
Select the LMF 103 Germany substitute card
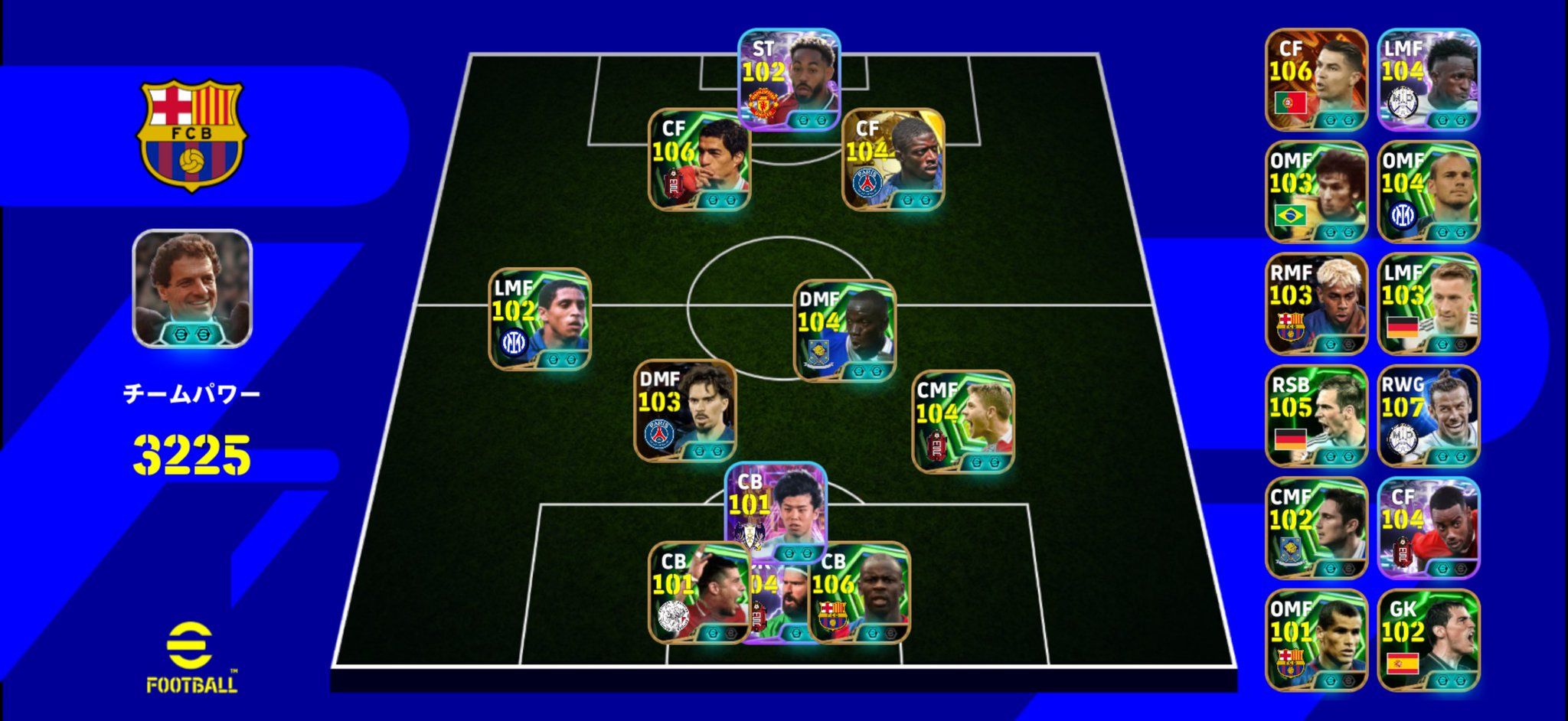pos(1429,304)
